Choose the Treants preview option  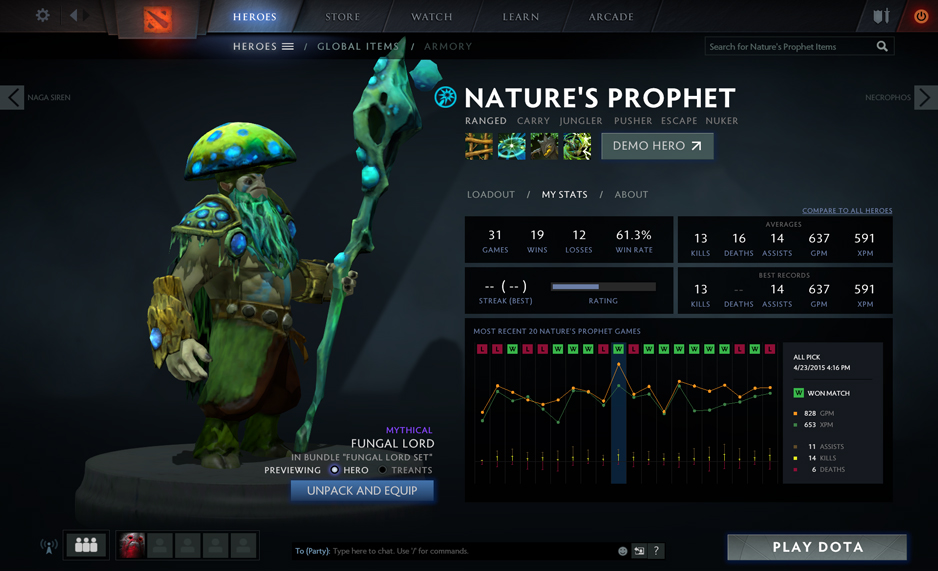pos(383,470)
